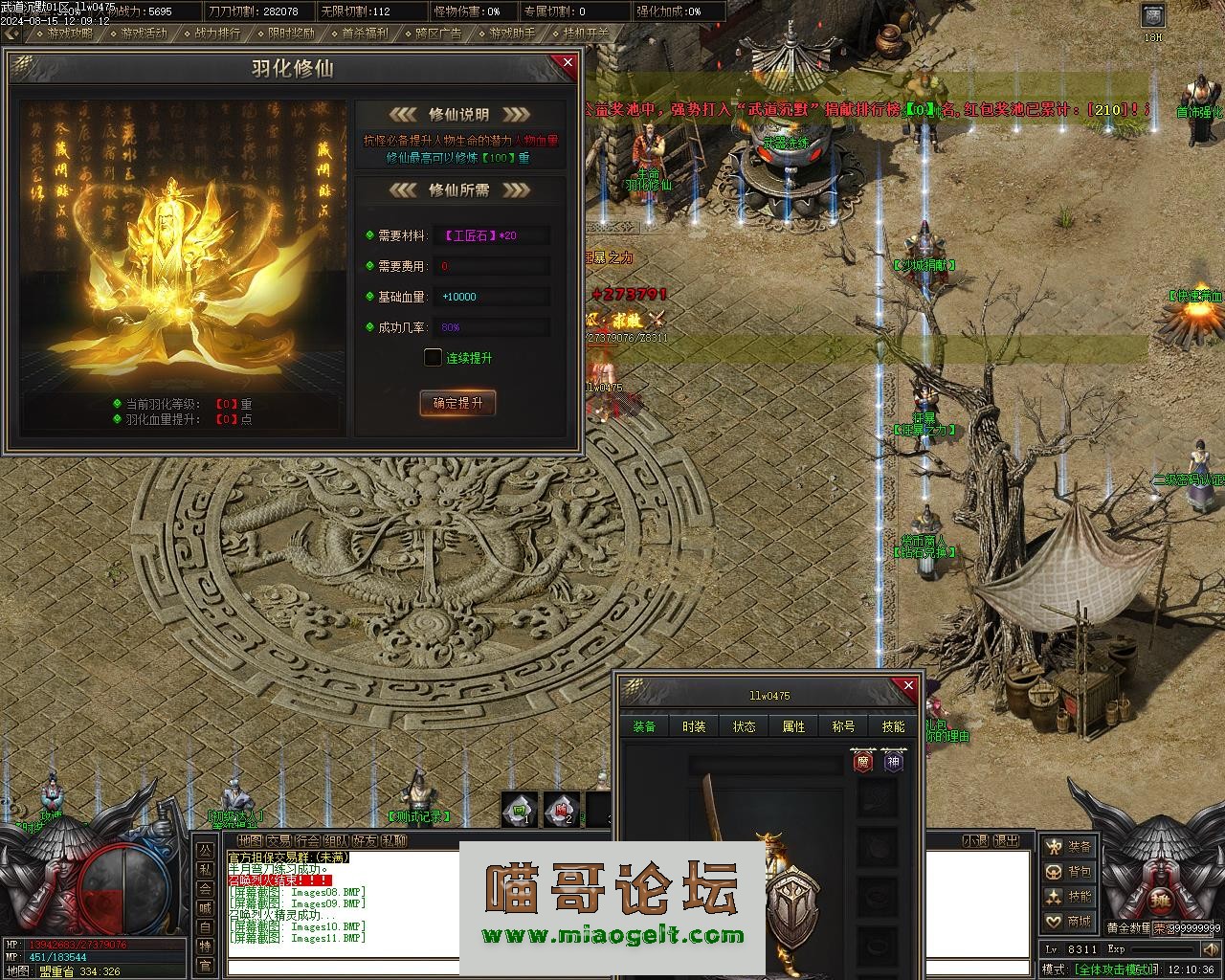The width and height of the screenshot is (1225, 980).
Task: Open the 背包 bag button
Action: click(x=1068, y=872)
